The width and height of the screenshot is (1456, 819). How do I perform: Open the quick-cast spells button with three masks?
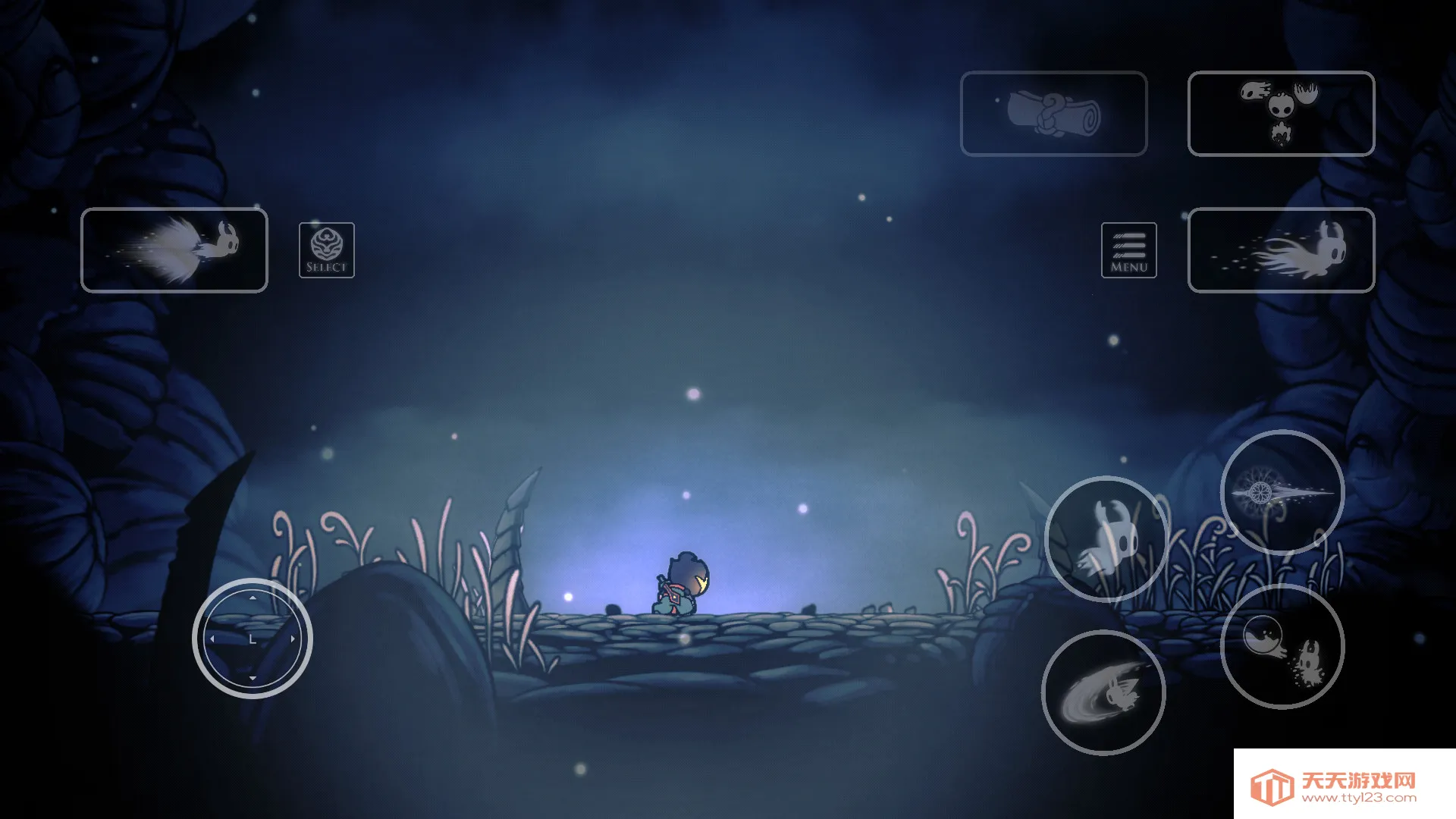[1281, 114]
